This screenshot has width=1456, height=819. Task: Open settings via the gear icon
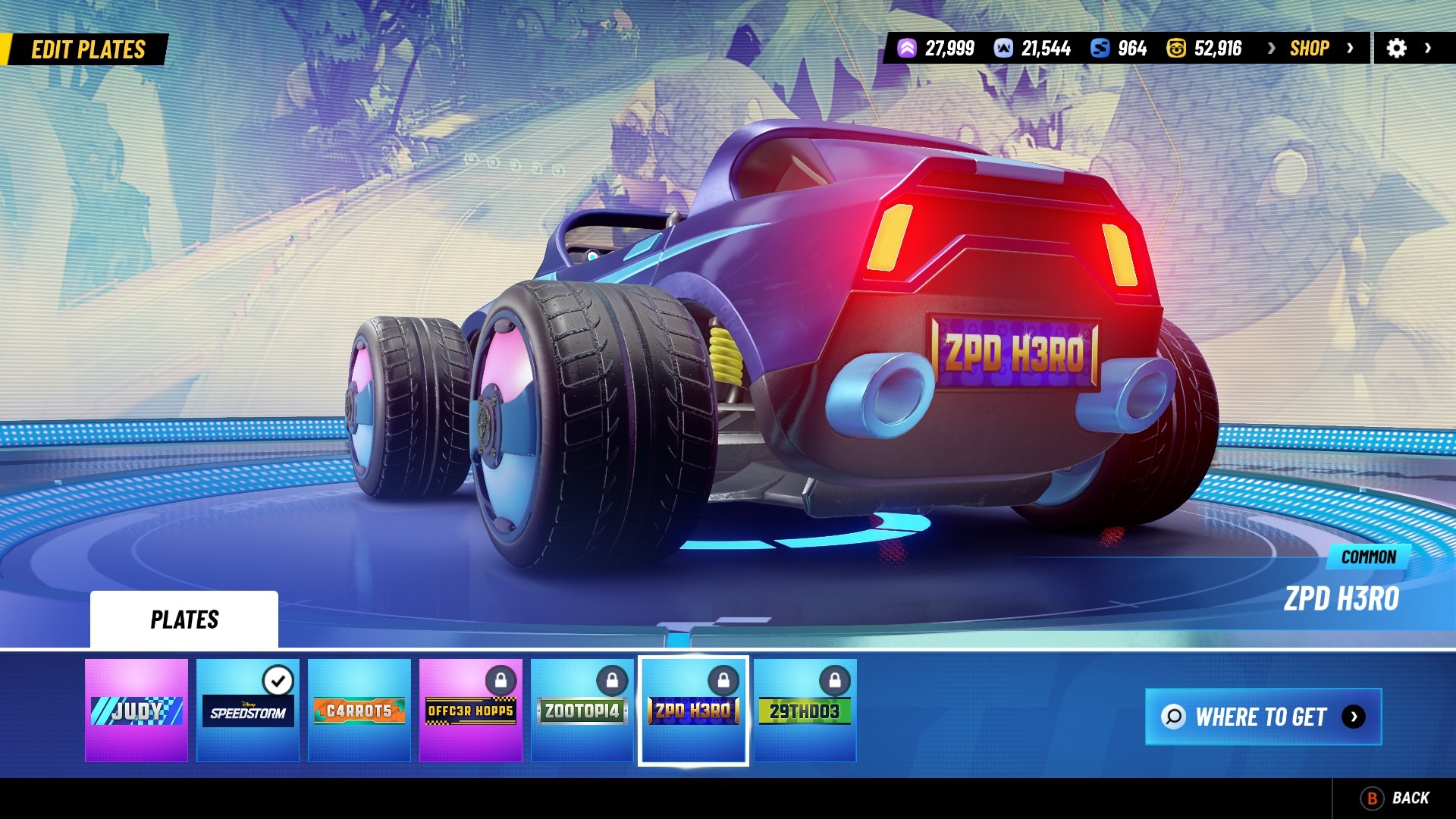pyautogui.click(x=1397, y=49)
